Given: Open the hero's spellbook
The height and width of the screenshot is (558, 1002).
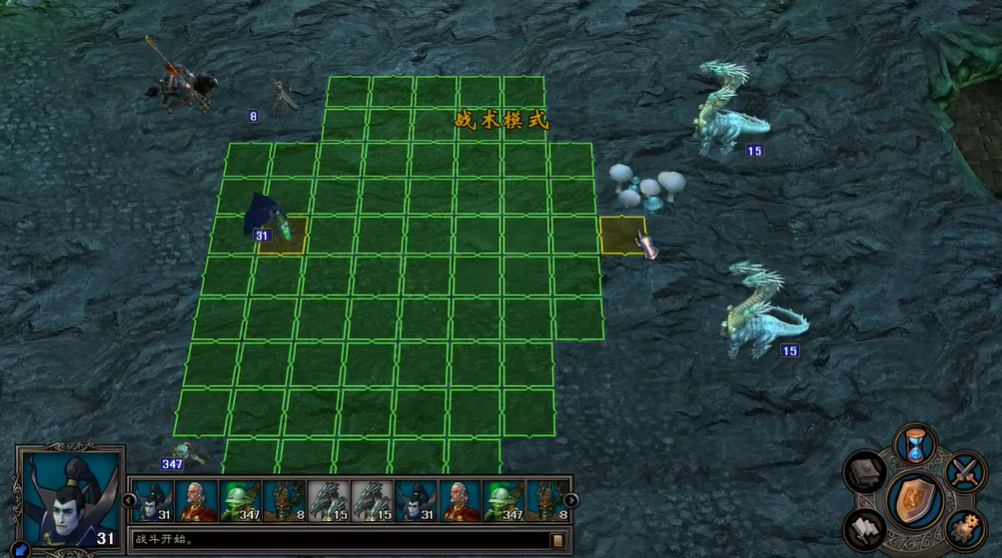Looking at the screenshot, I should pyautogui.click(x=865, y=471).
